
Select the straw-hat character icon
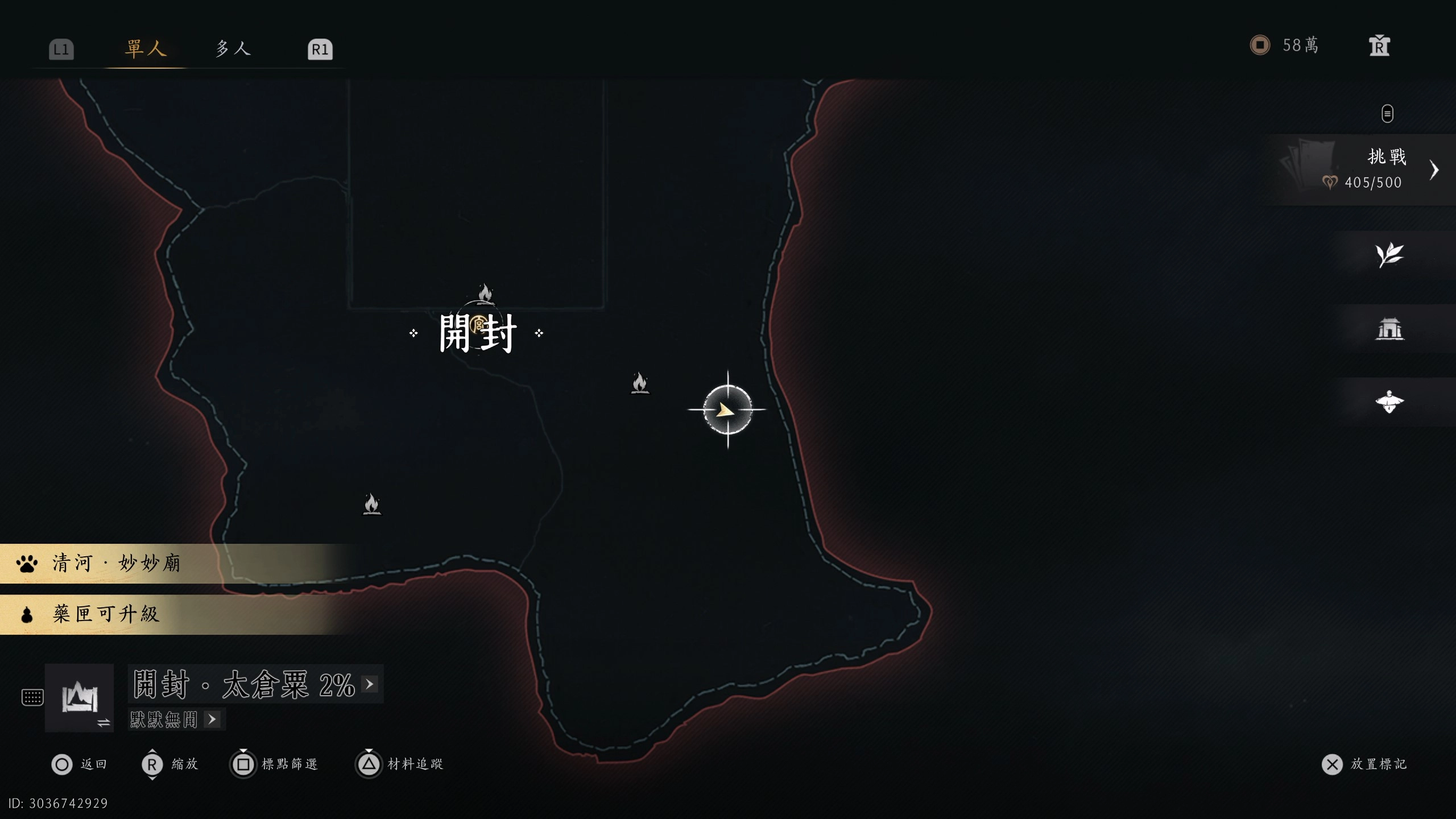(x=1389, y=402)
